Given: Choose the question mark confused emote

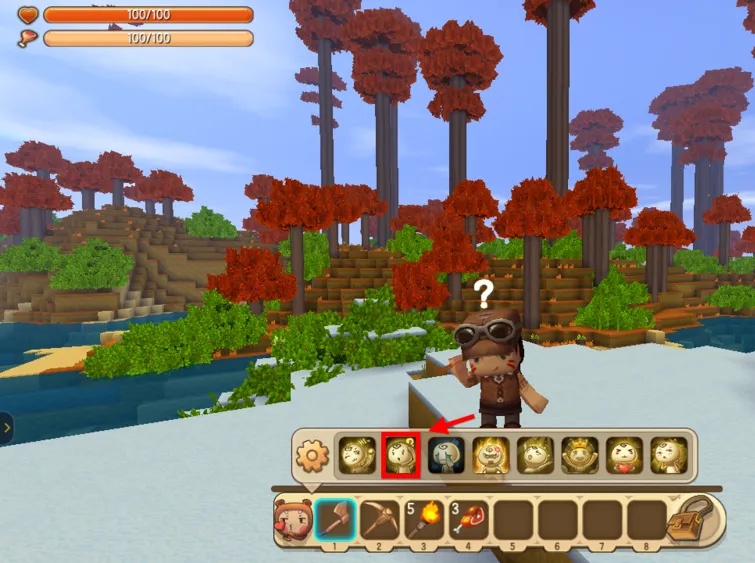Looking at the screenshot, I should (x=400, y=456).
